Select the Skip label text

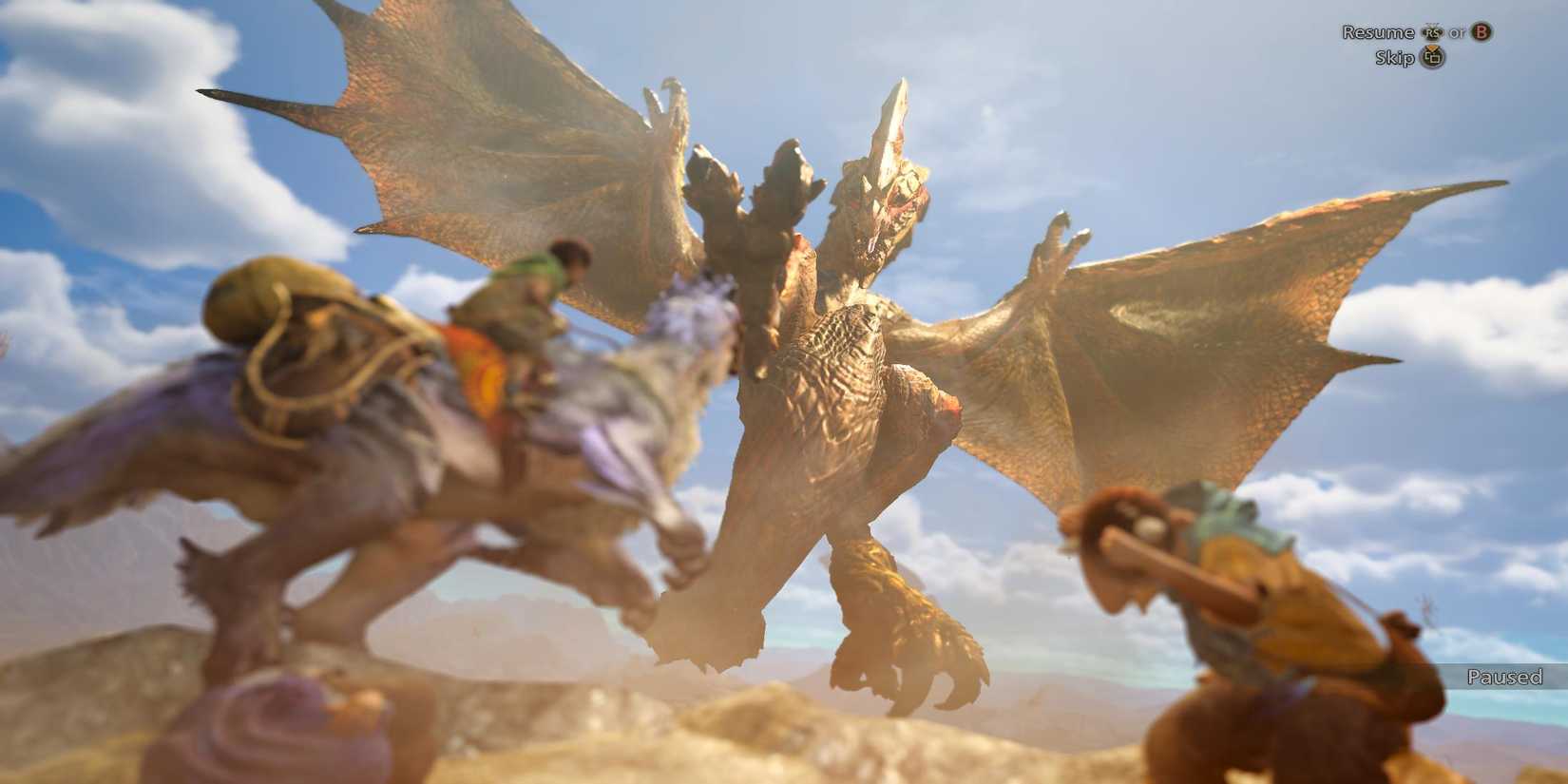[1395, 57]
